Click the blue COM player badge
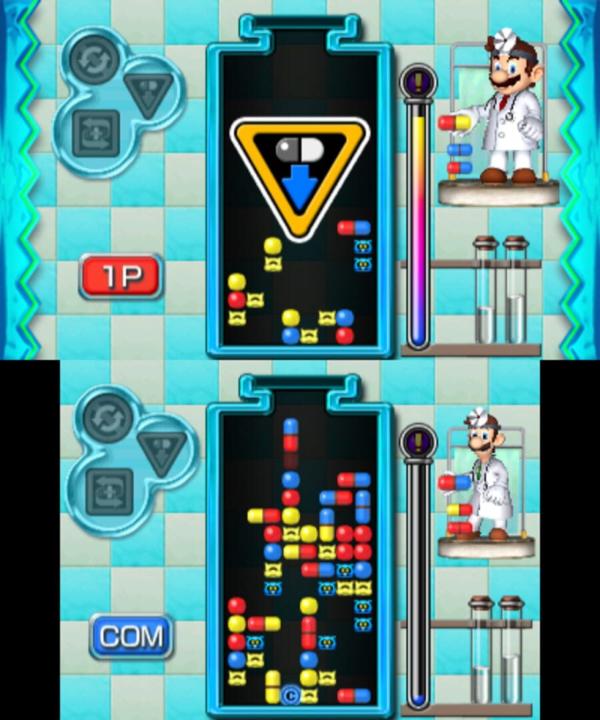The width and height of the screenshot is (600, 720). [x=130, y=635]
